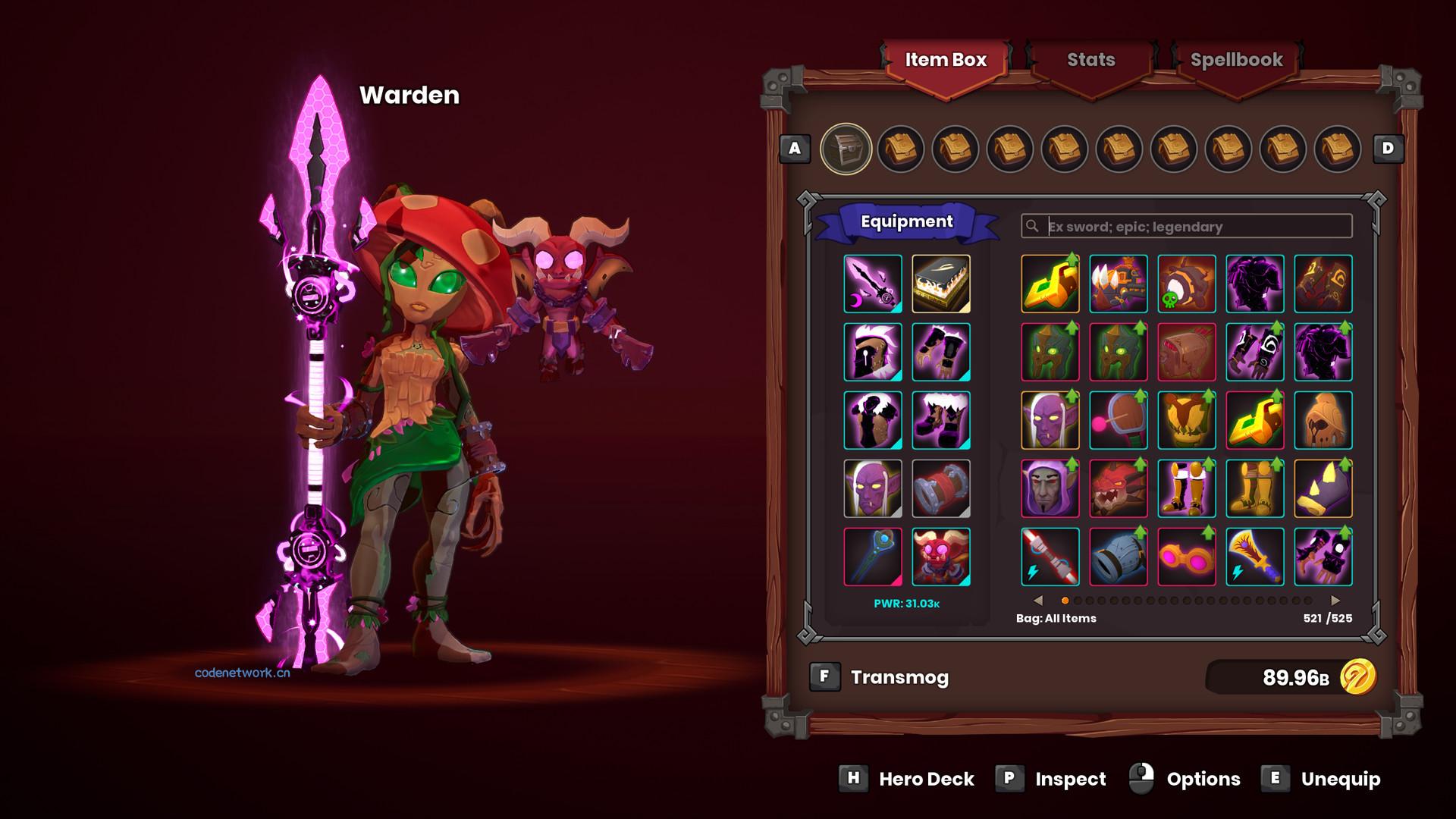This screenshot has width=1456, height=819.
Task: Click the left arrow to show previous bag page
Action: click(x=1038, y=599)
